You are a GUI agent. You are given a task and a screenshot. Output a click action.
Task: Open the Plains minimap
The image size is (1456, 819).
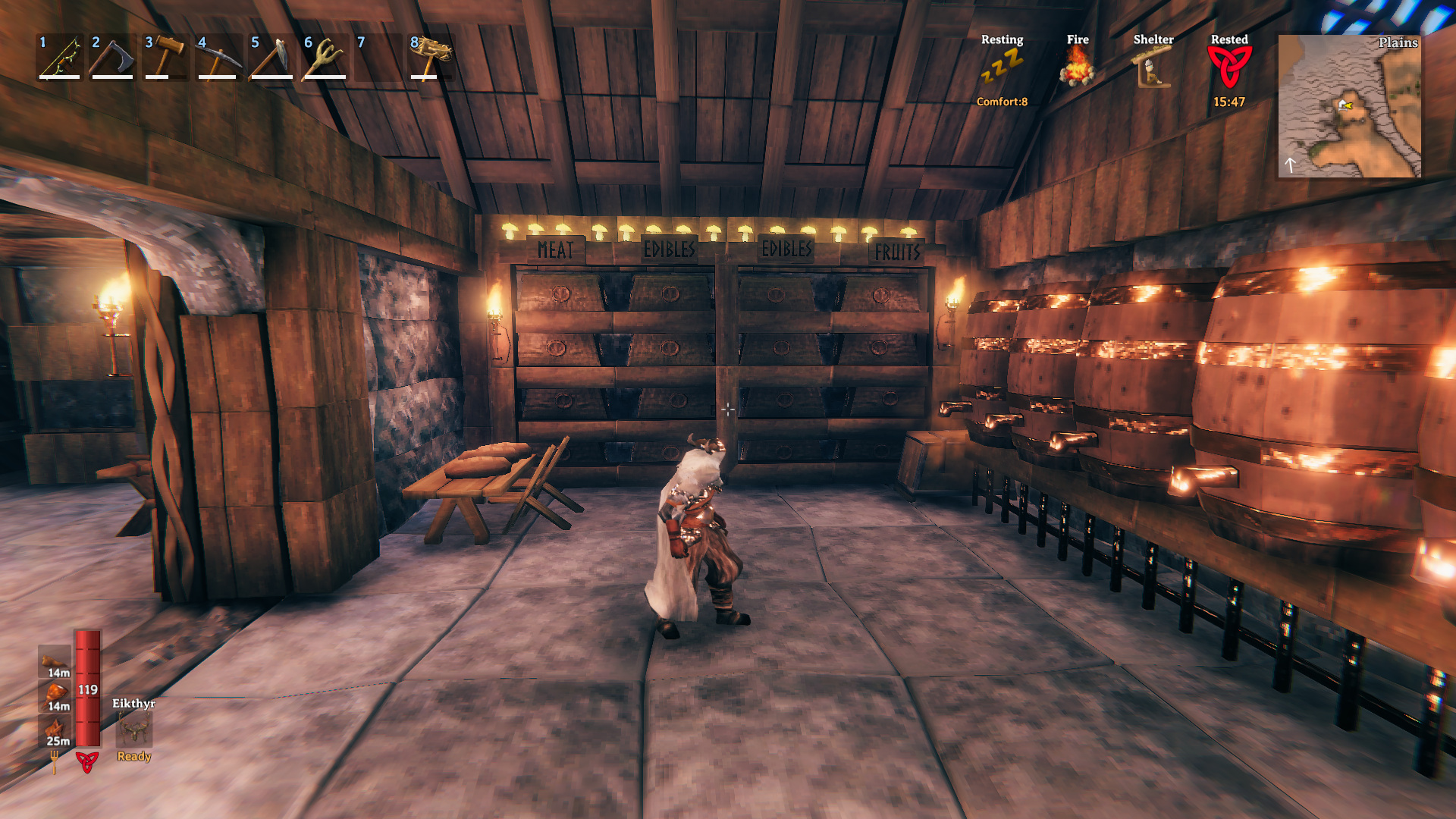[x=1349, y=106]
